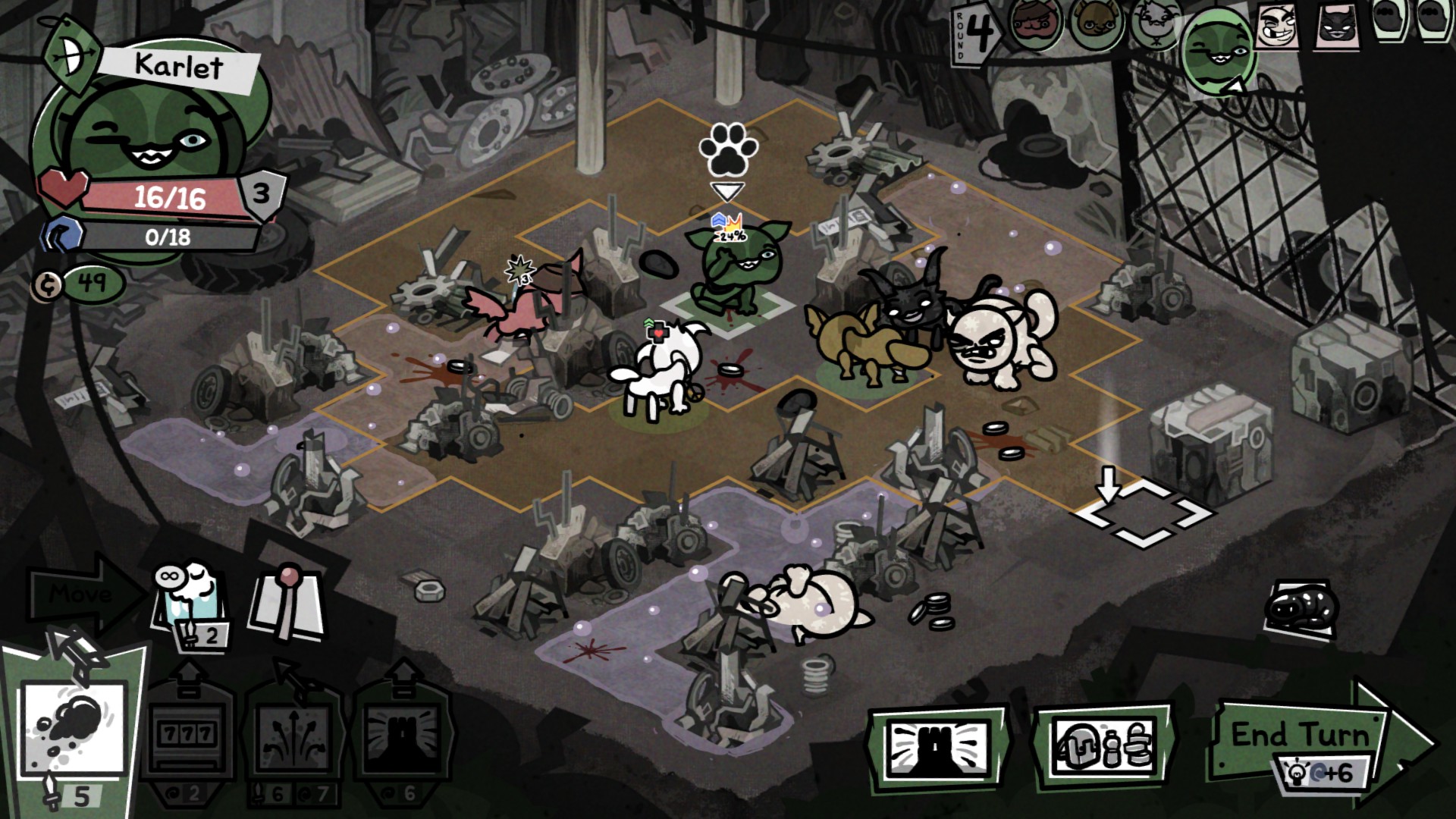
Task: Choose the multi-arrow spread shot ability
Action: [293, 734]
